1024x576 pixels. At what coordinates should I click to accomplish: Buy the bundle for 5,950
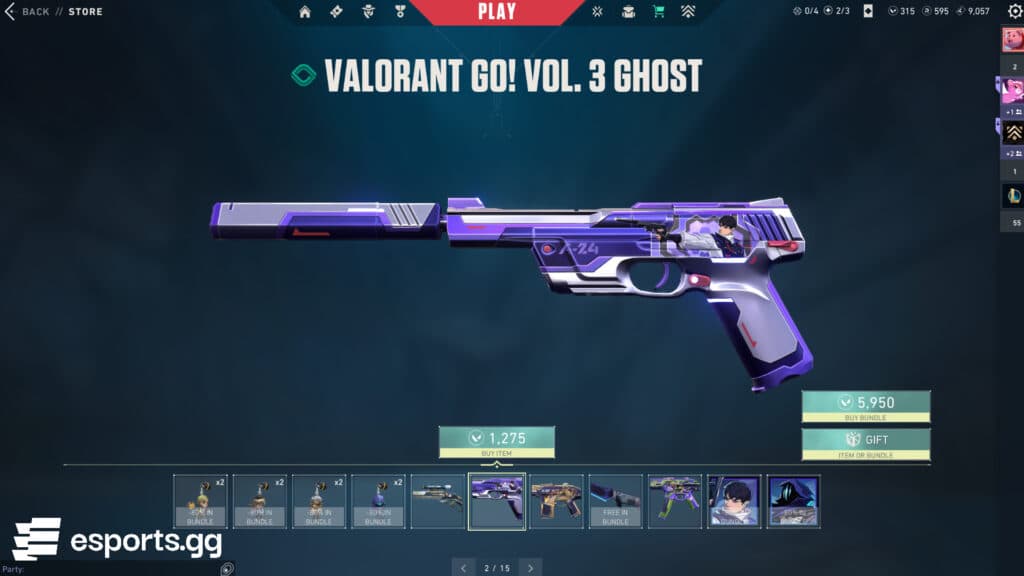(866, 406)
